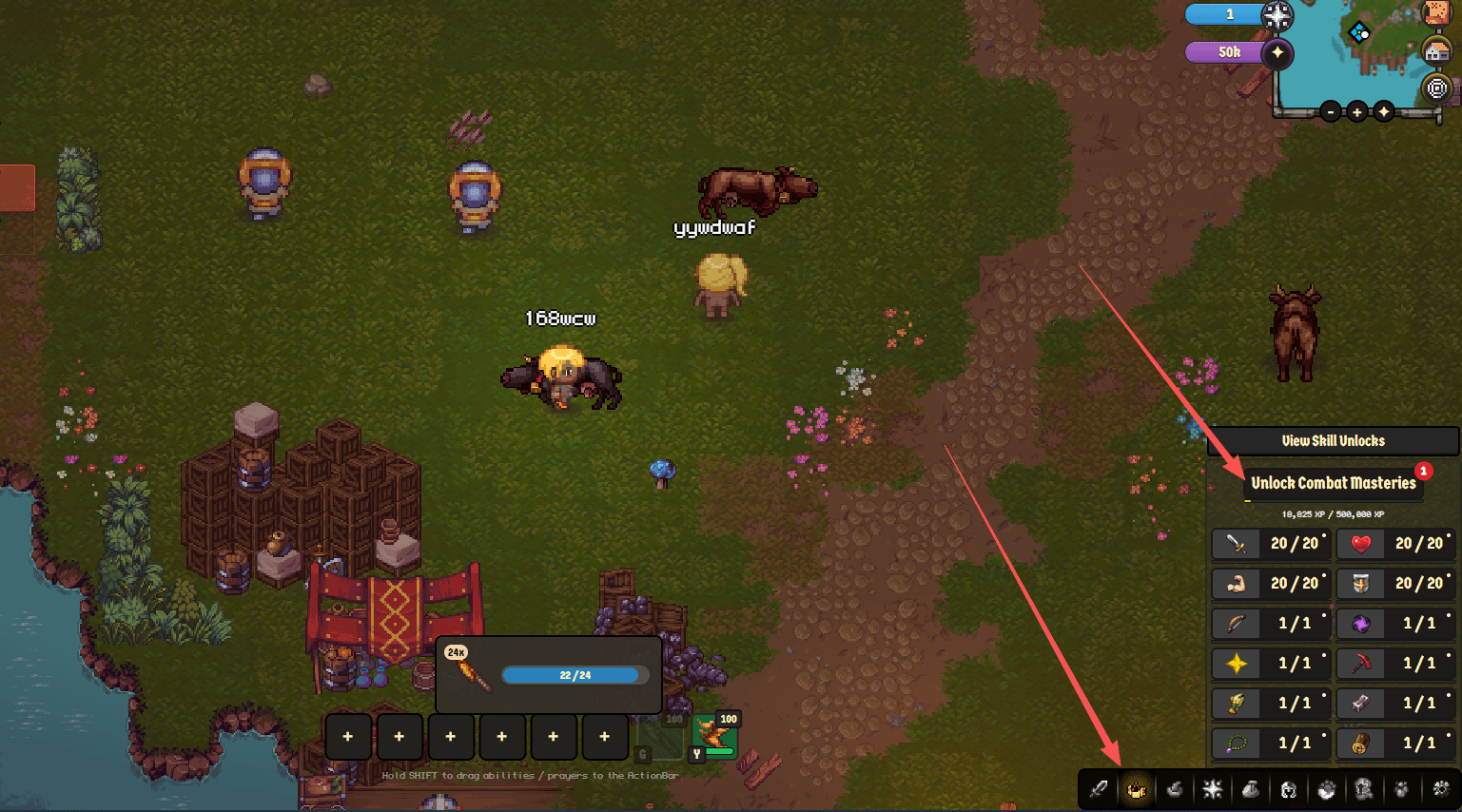Open the View Skill Unlocks panel

1333,441
